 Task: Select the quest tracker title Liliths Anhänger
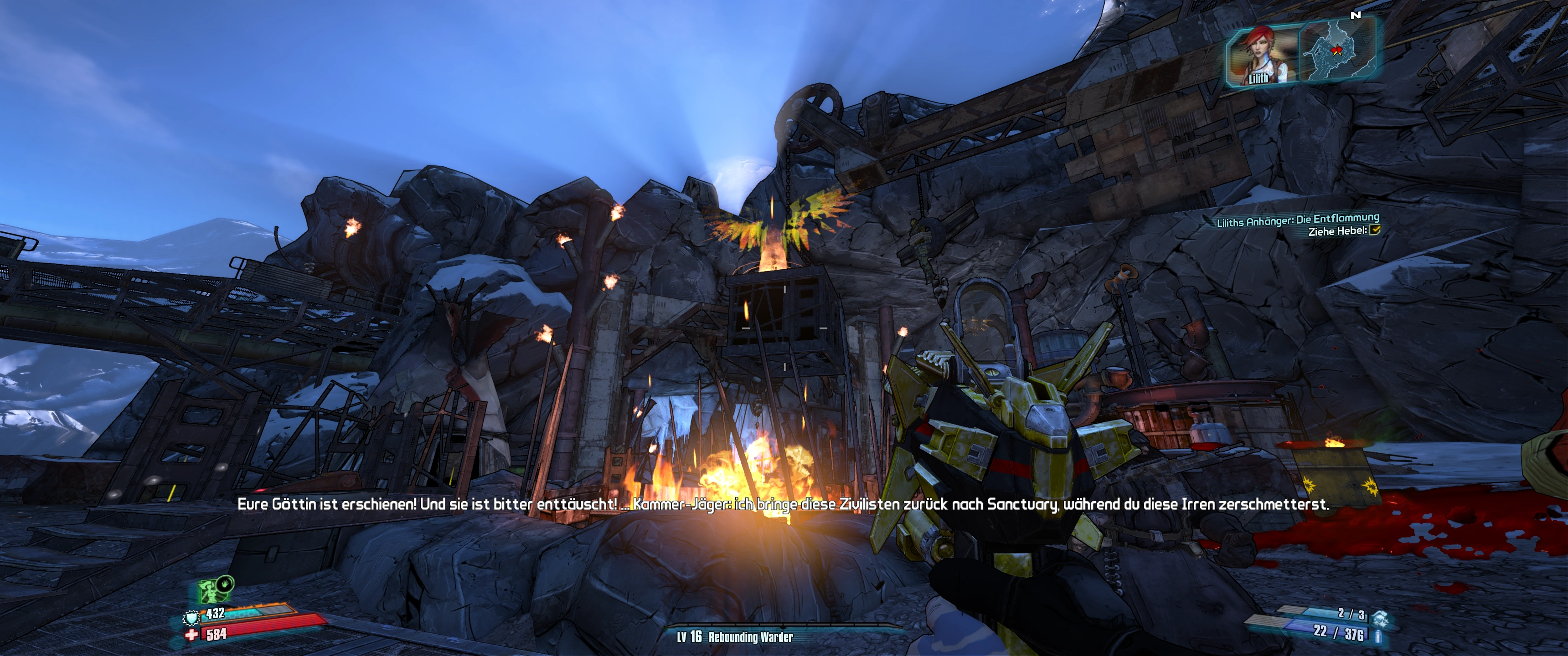tap(1297, 220)
